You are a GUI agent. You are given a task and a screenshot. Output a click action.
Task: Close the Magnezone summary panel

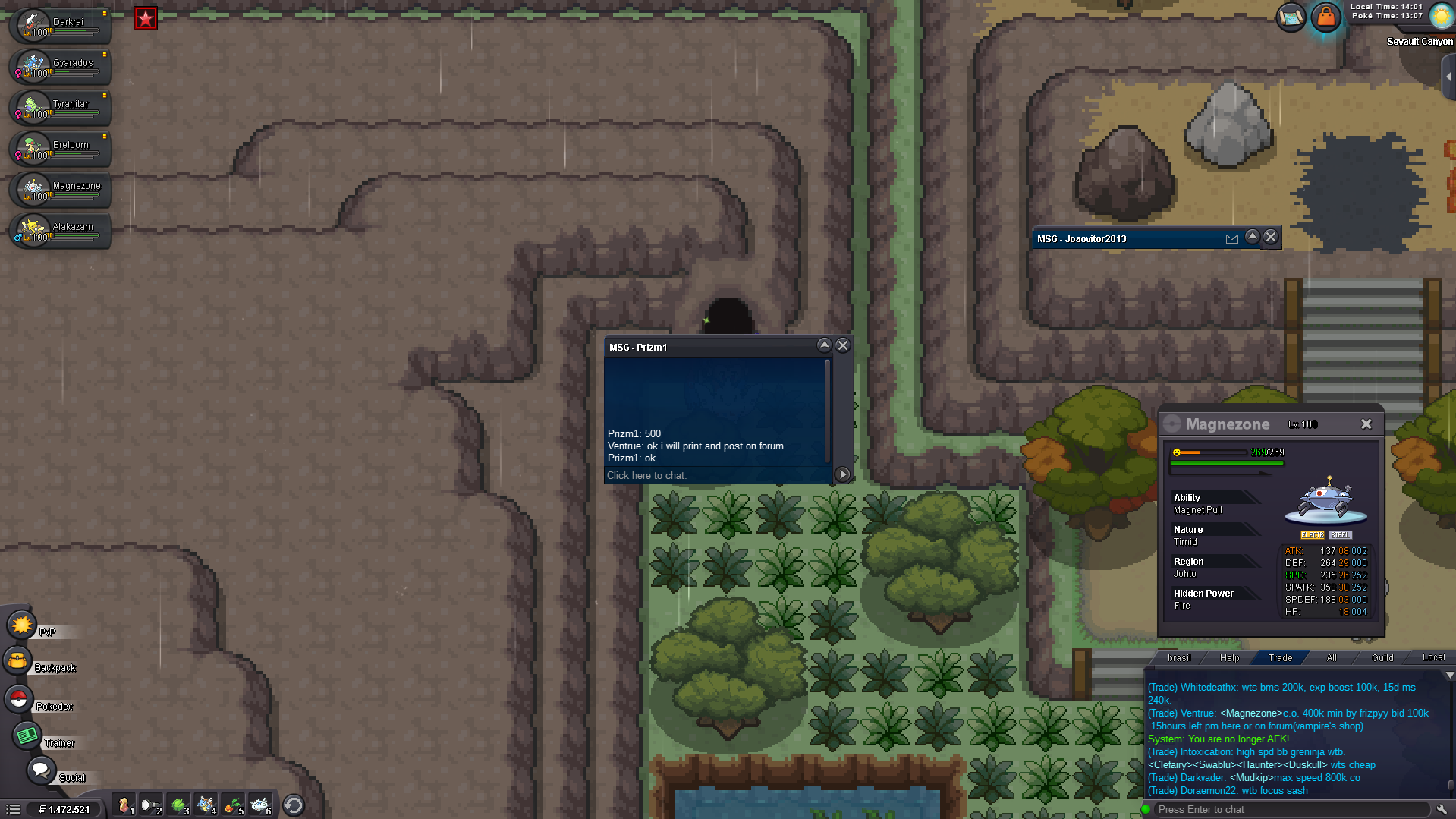point(1366,424)
